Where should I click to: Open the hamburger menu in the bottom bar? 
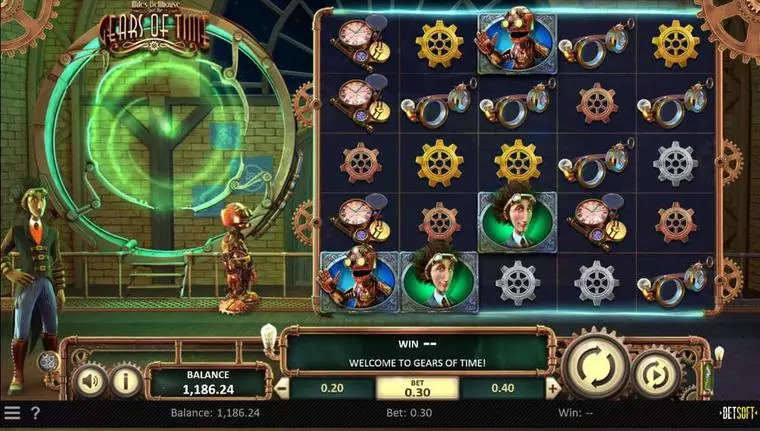12,412
